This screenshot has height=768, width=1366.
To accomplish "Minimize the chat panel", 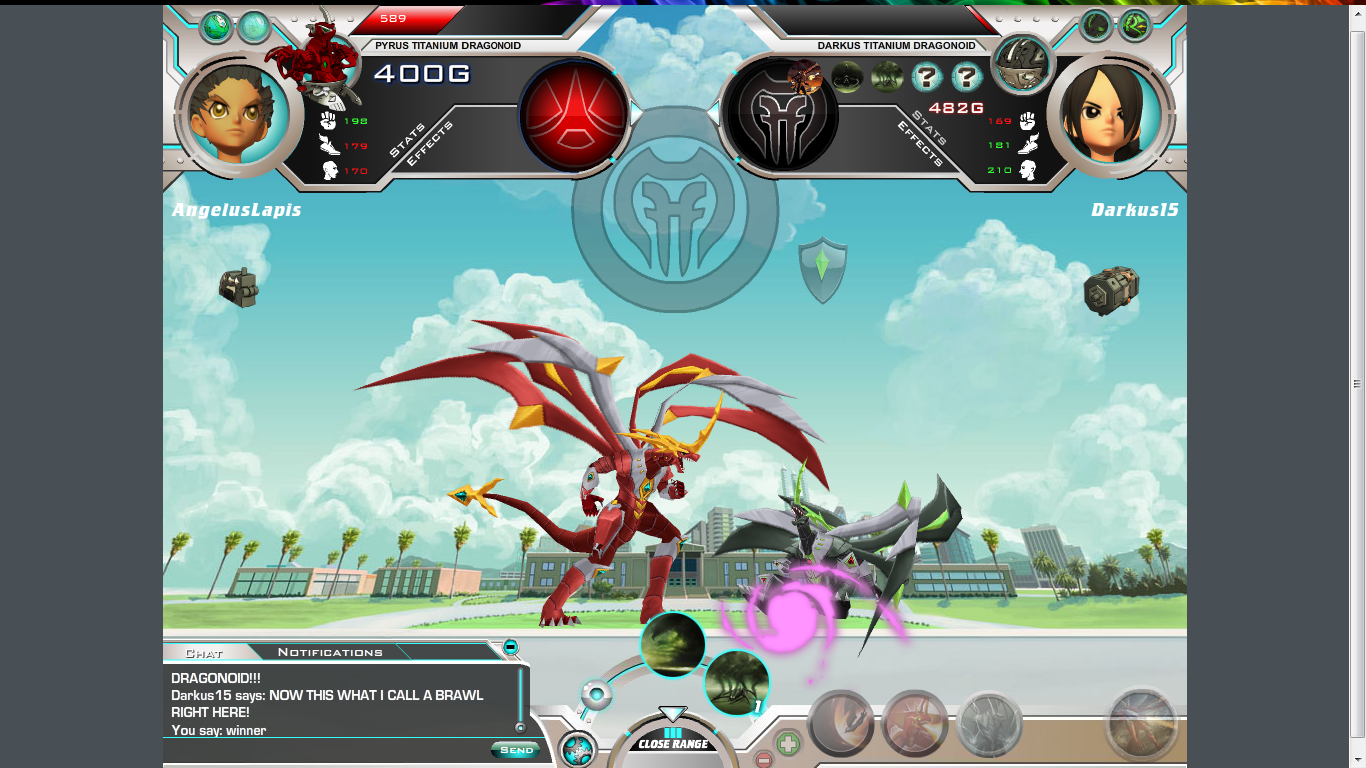I will coord(511,647).
